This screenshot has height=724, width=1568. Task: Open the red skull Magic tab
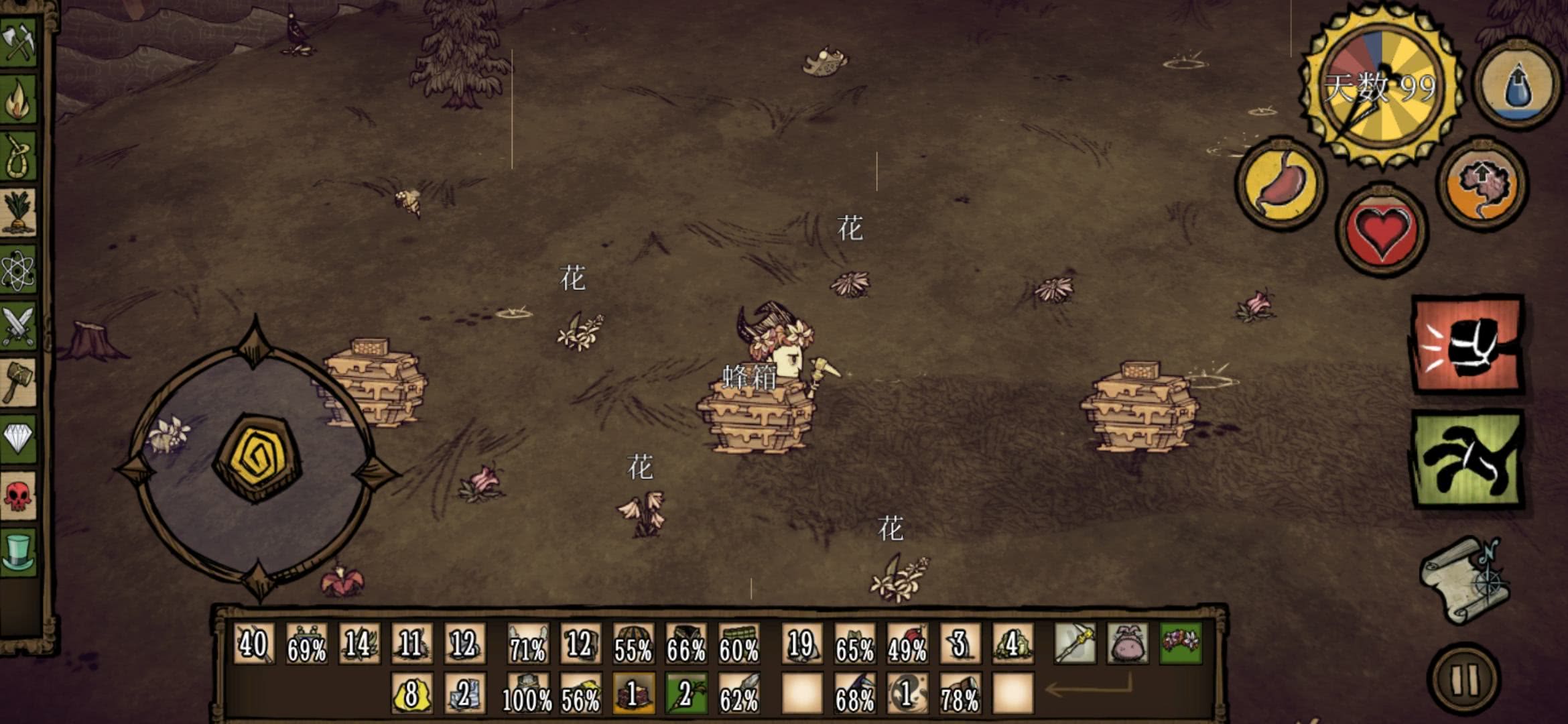pyautogui.click(x=19, y=496)
